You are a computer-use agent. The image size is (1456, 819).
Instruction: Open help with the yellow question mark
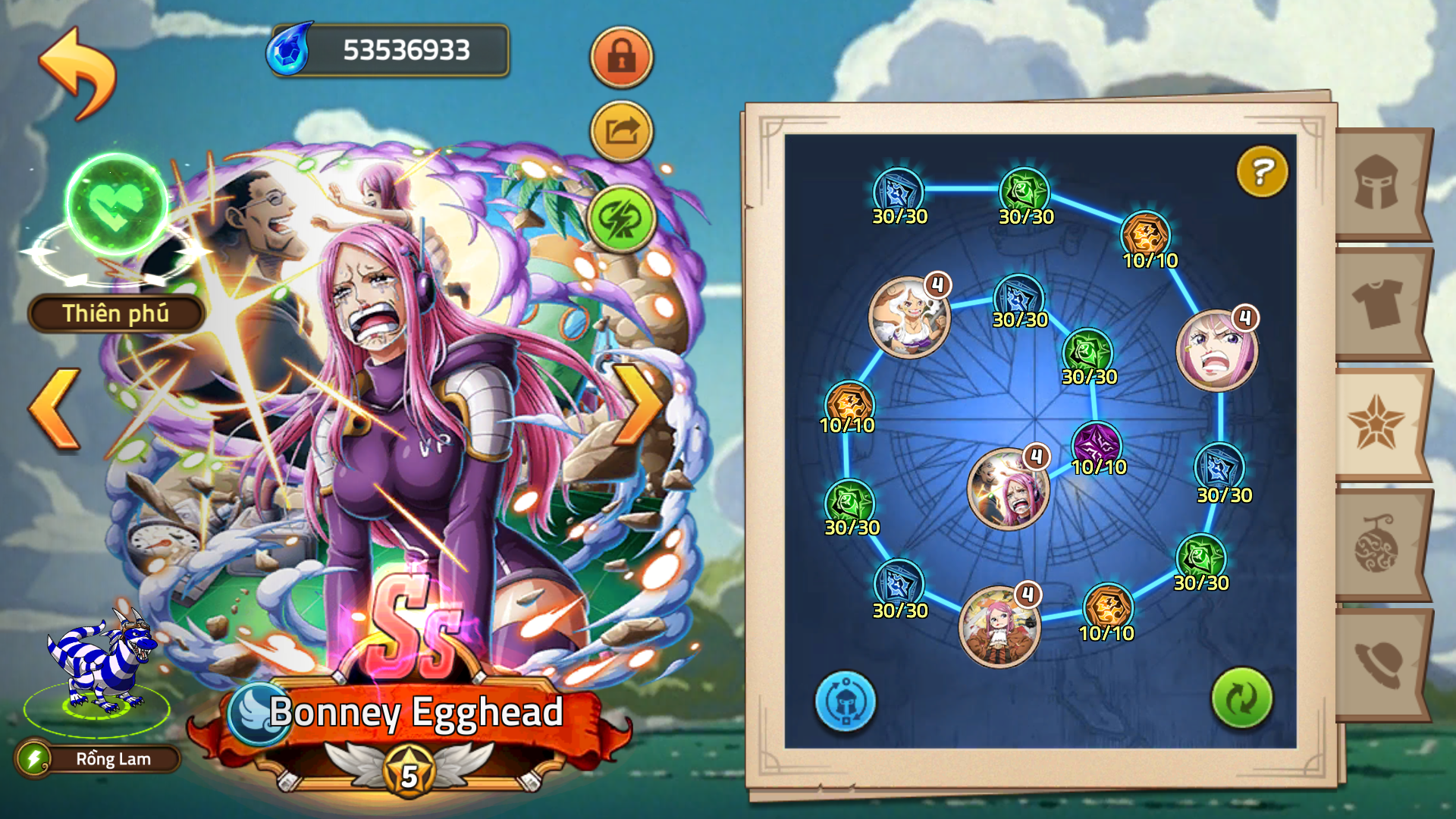click(1262, 172)
